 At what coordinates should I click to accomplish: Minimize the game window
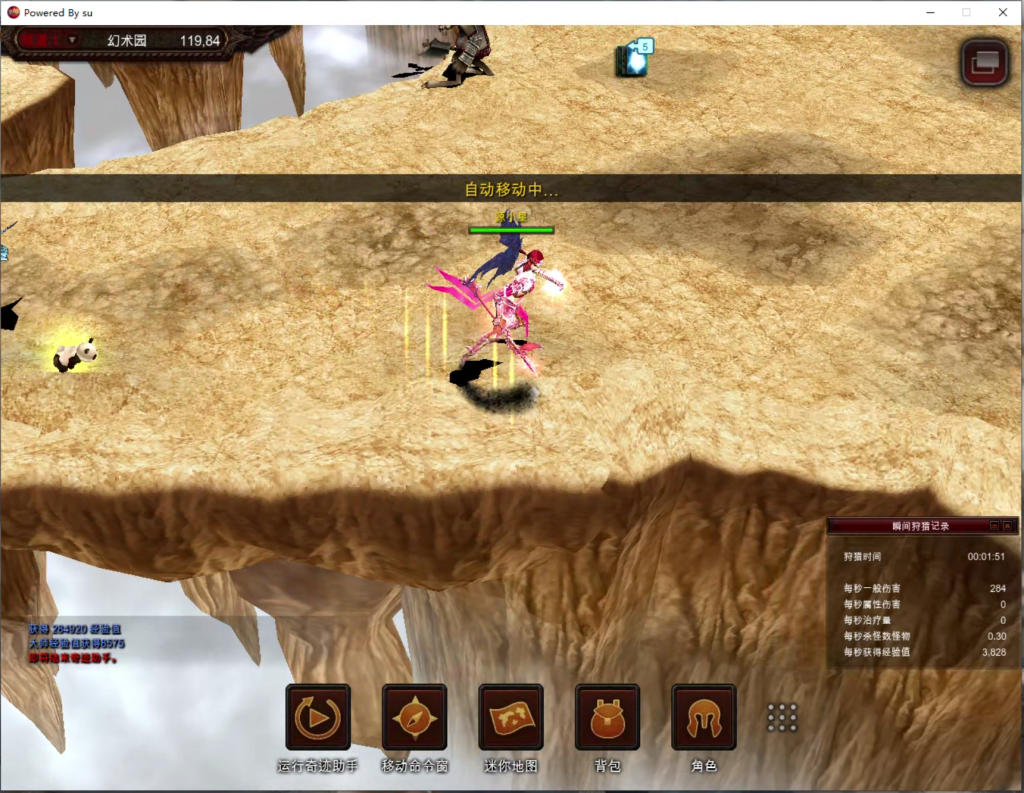pyautogui.click(x=930, y=12)
